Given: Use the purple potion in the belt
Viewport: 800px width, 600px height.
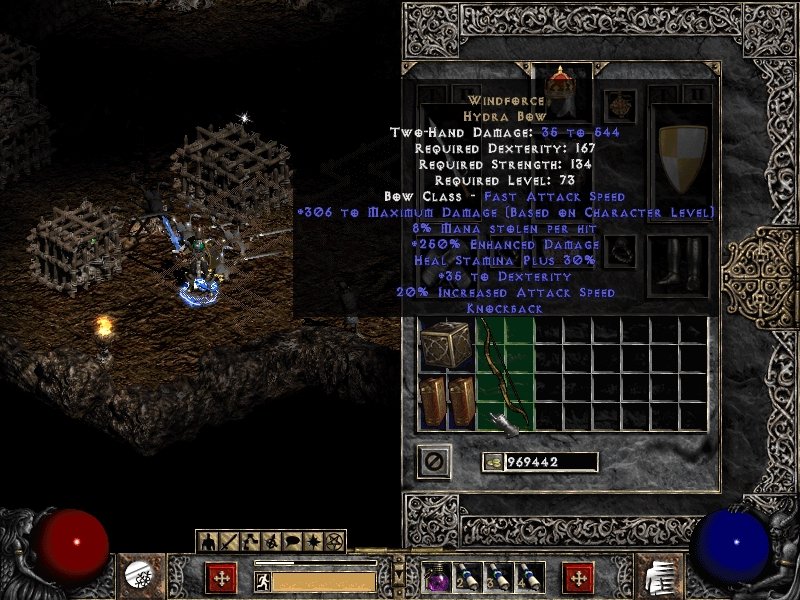Looking at the screenshot, I should [x=437, y=577].
